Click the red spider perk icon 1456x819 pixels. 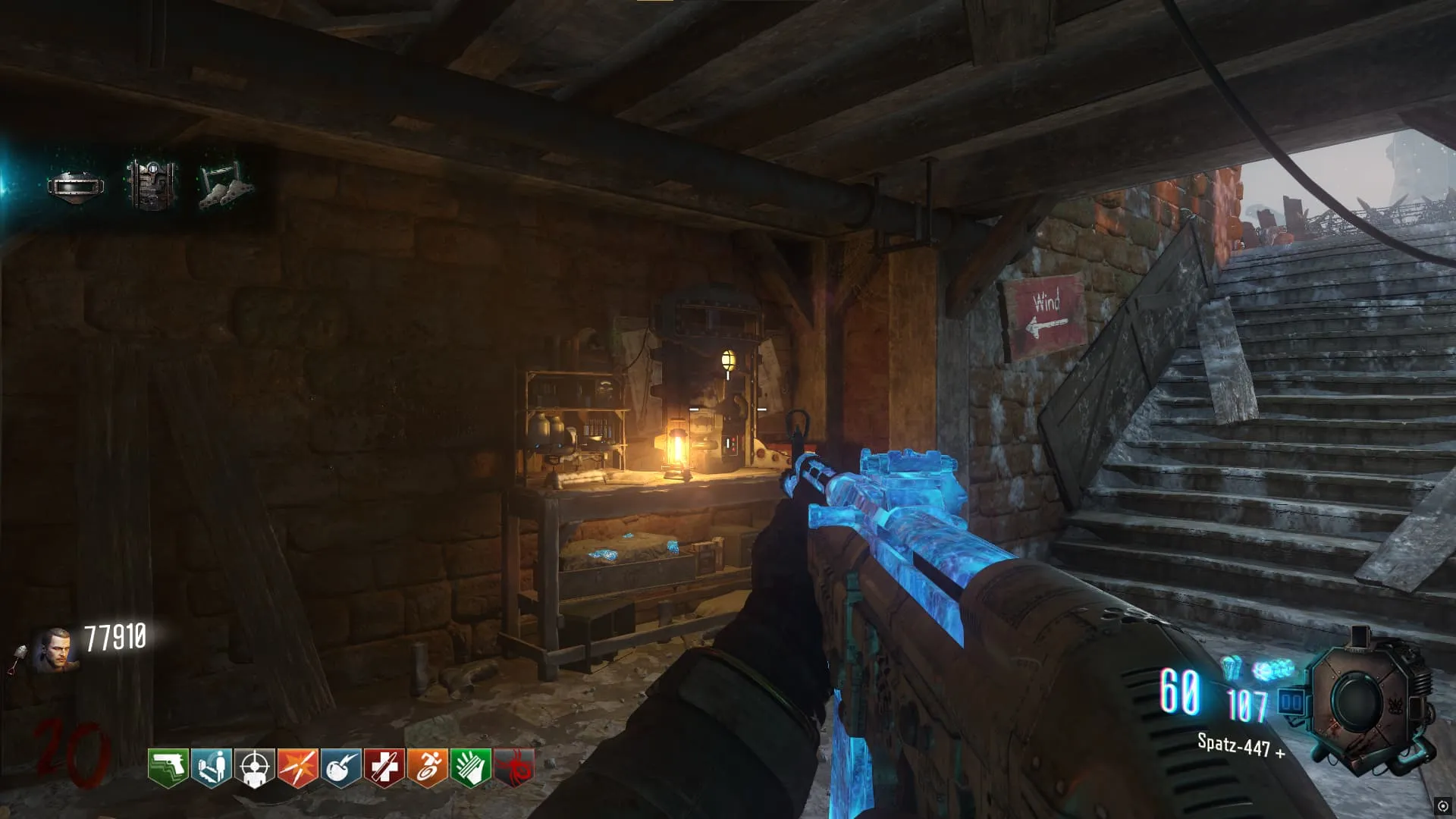click(x=514, y=767)
